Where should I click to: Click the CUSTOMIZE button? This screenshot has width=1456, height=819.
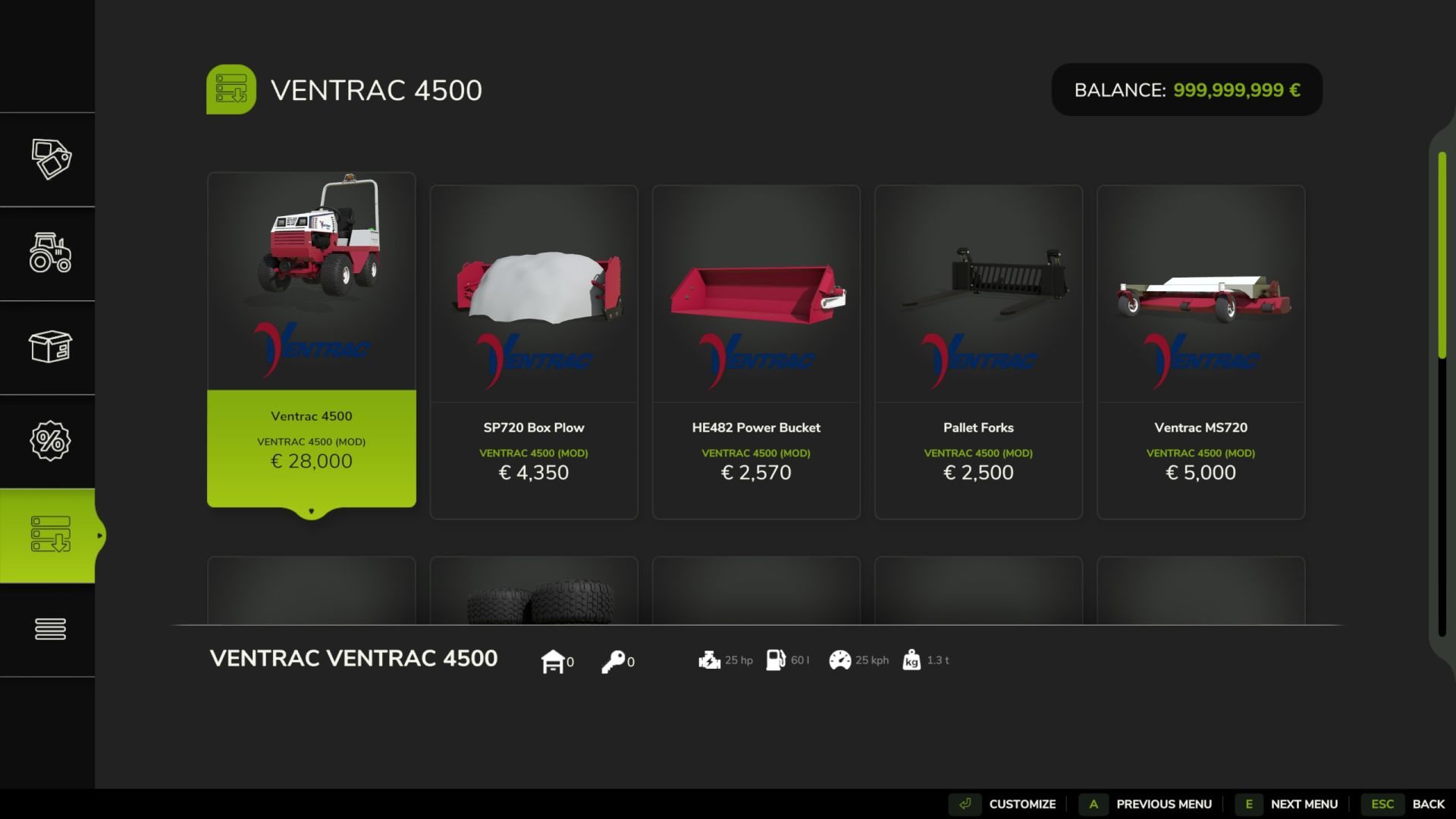[x=1022, y=804]
